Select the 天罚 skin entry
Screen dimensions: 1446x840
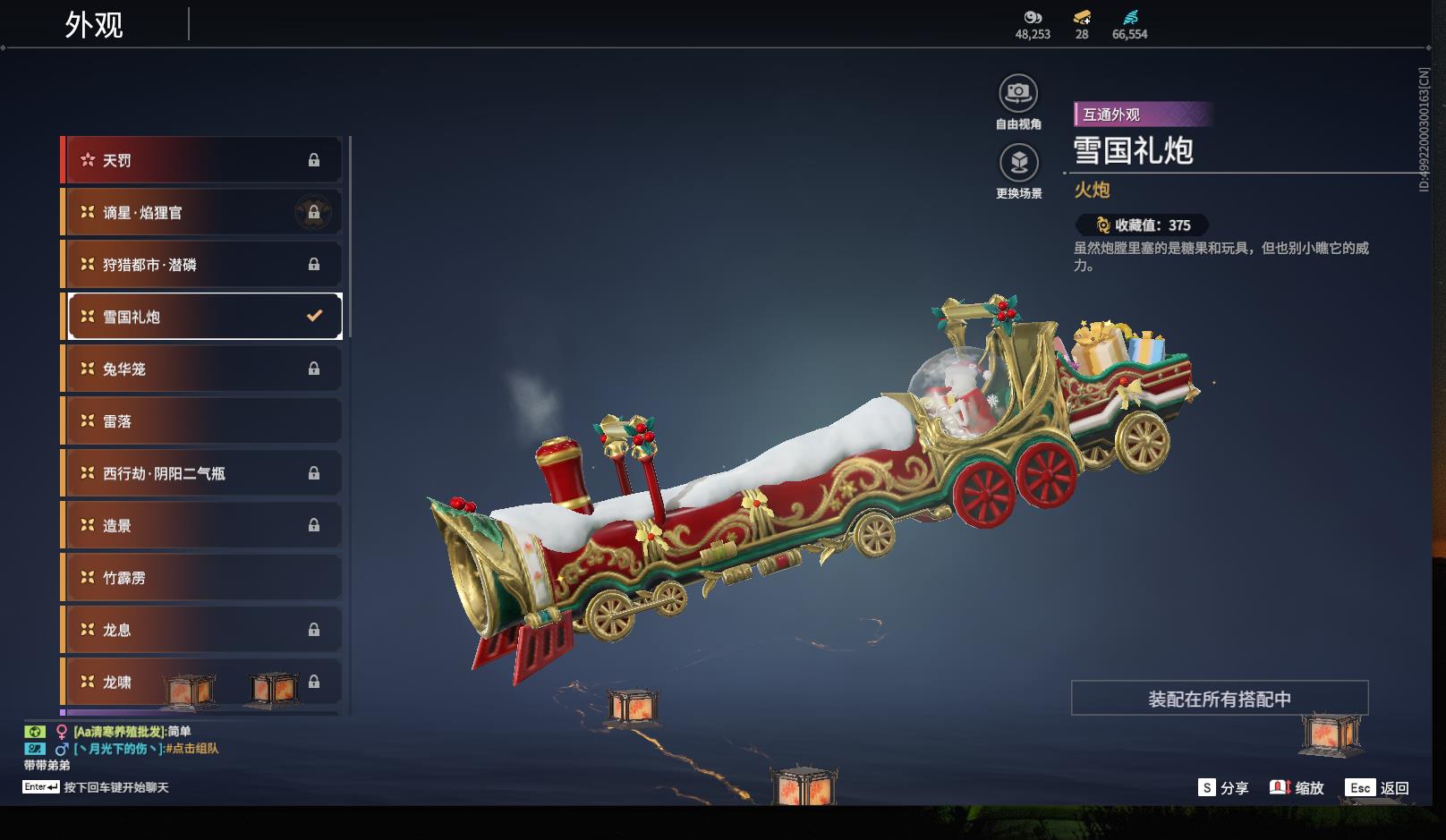(203, 160)
